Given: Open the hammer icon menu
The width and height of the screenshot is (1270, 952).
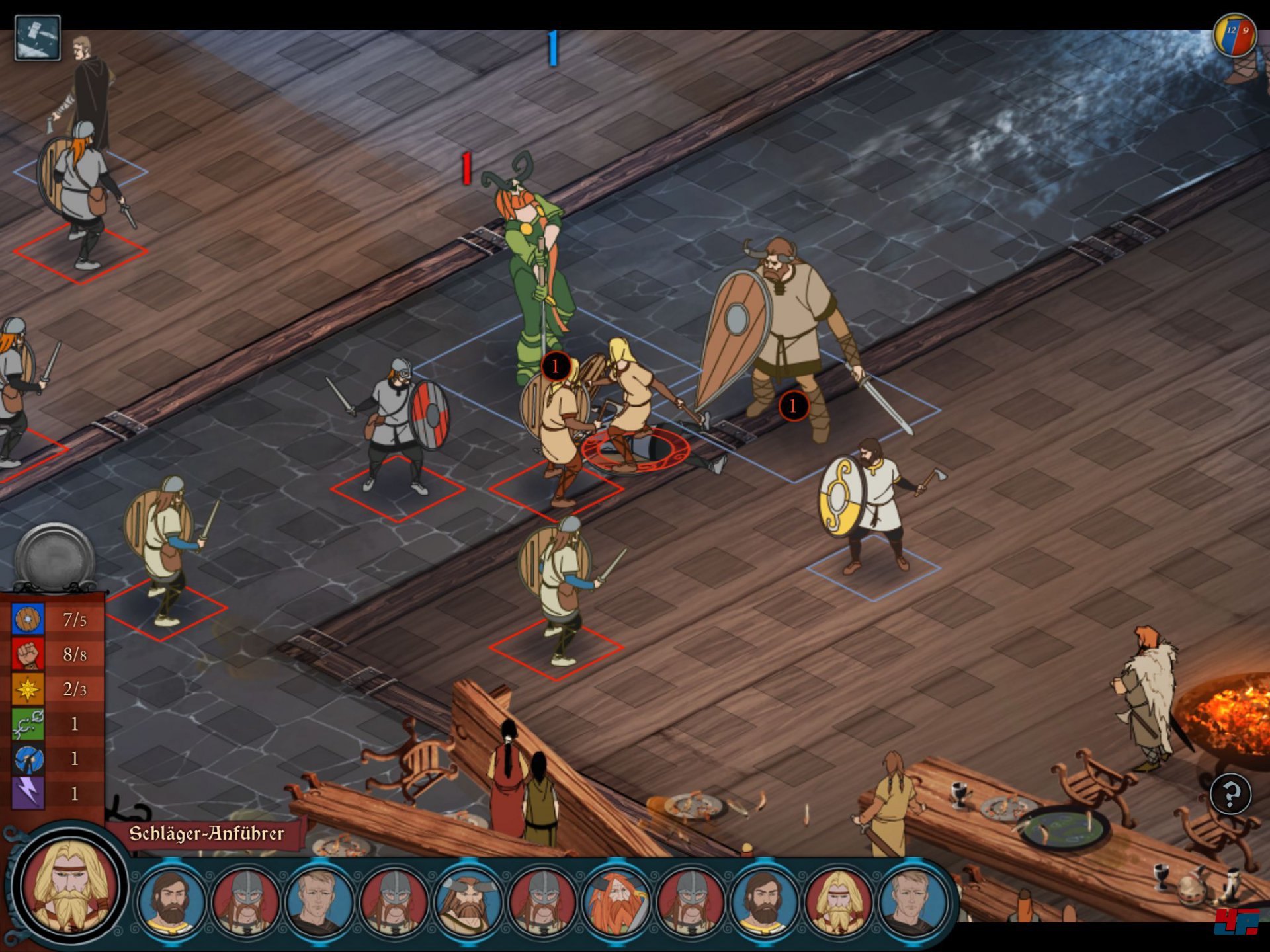Looking at the screenshot, I should [37, 38].
